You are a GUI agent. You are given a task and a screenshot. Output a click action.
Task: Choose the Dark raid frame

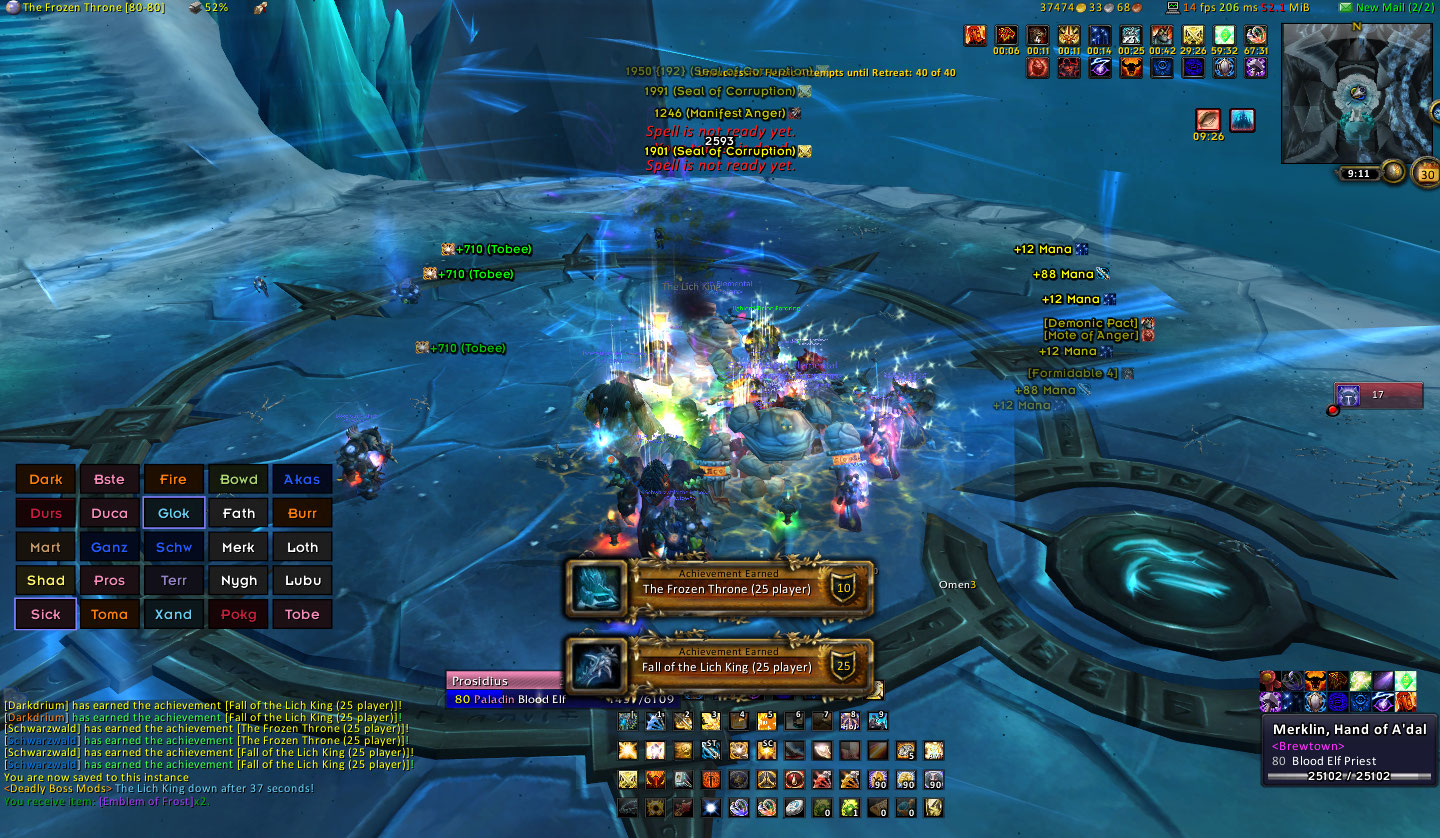[x=46, y=479]
